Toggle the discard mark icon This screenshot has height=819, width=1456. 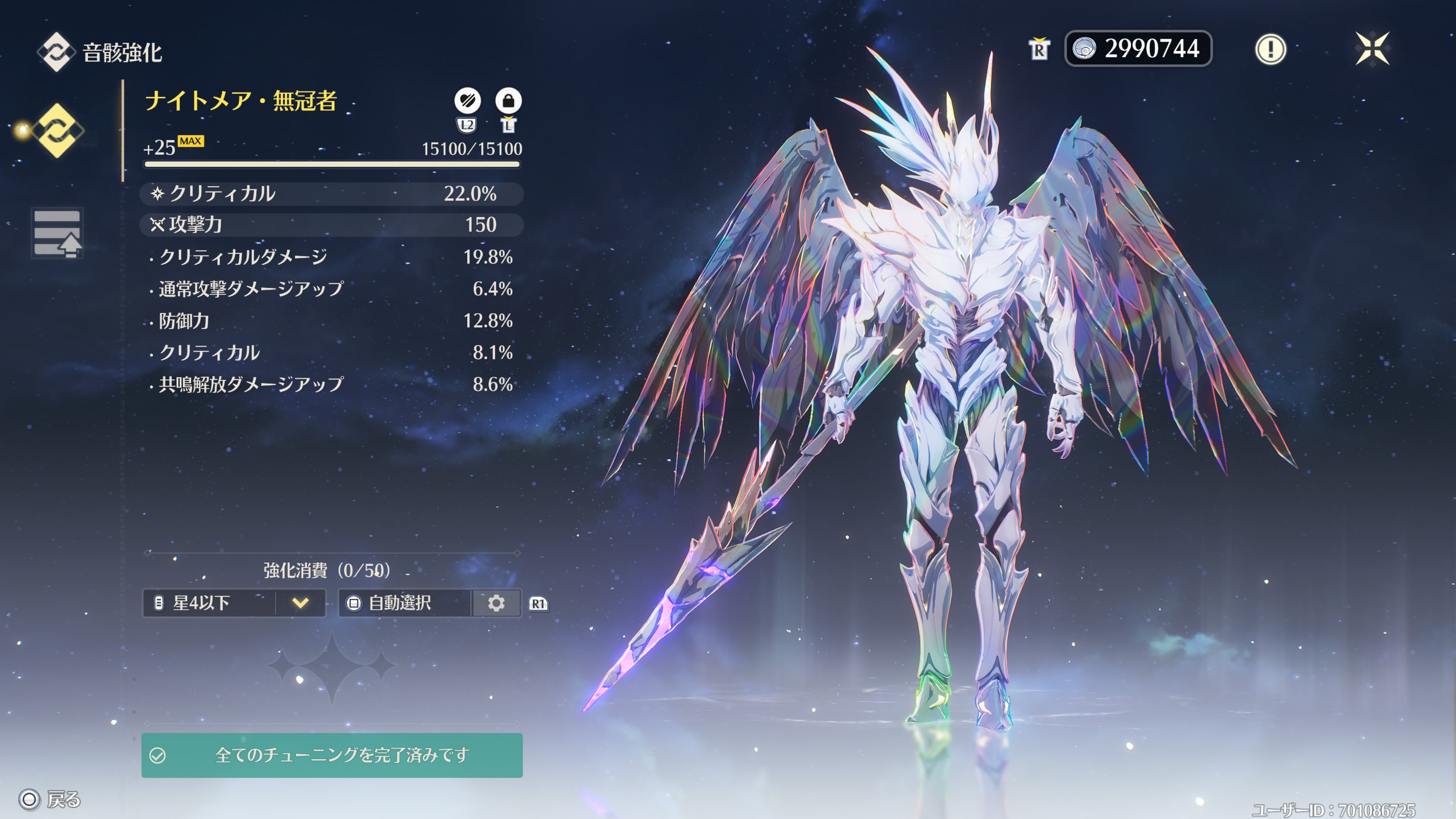click(x=468, y=101)
